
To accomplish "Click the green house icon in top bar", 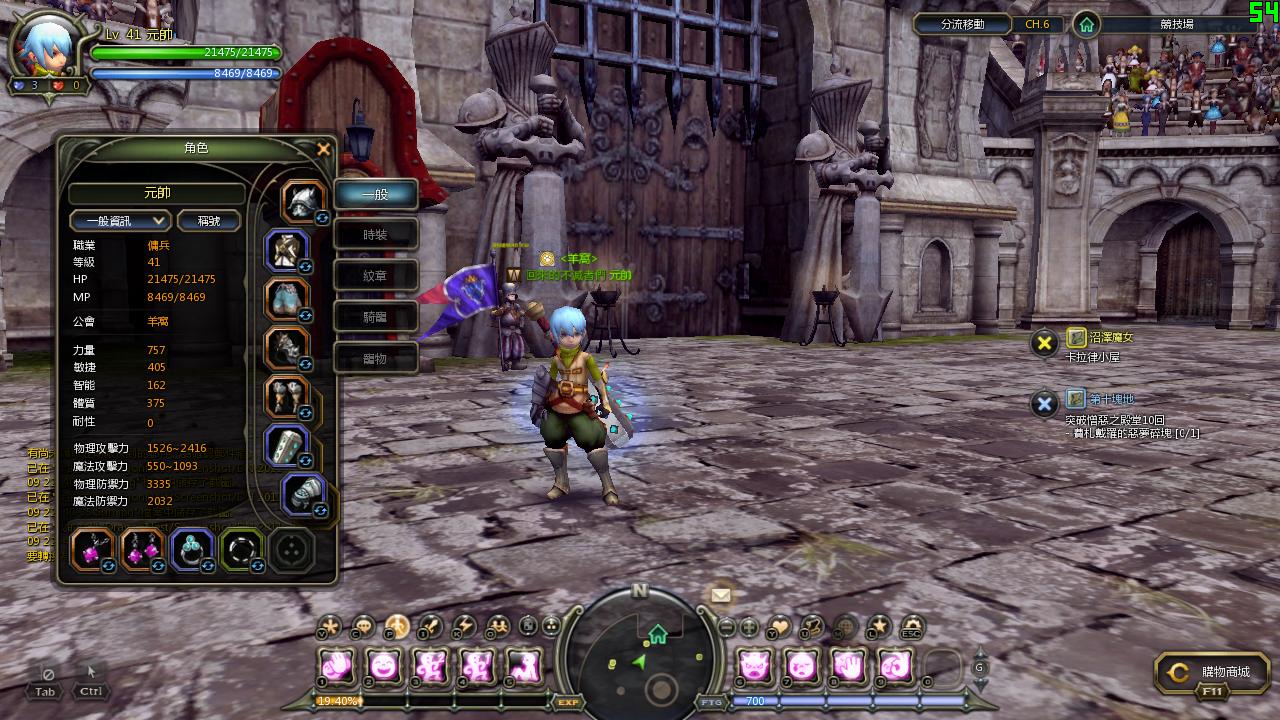I will (x=1086, y=25).
